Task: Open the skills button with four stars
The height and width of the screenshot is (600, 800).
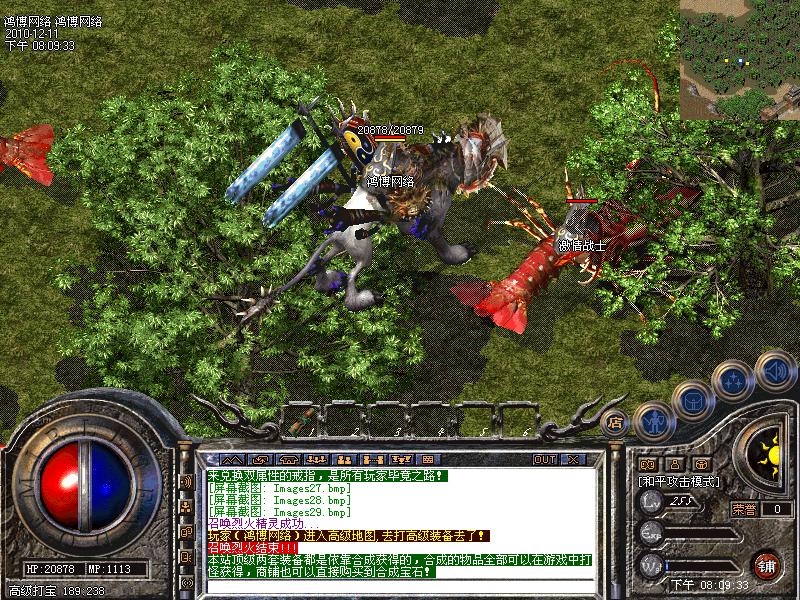Action: pos(734,381)
